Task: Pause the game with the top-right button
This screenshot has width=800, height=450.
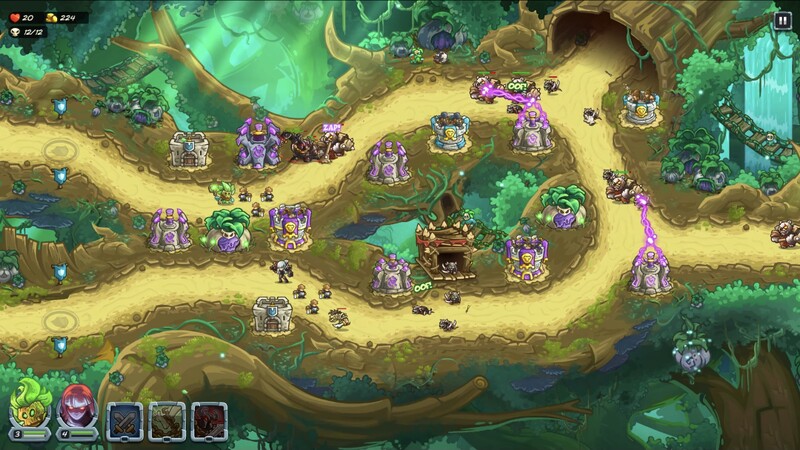Action: (x=781, y=19)
